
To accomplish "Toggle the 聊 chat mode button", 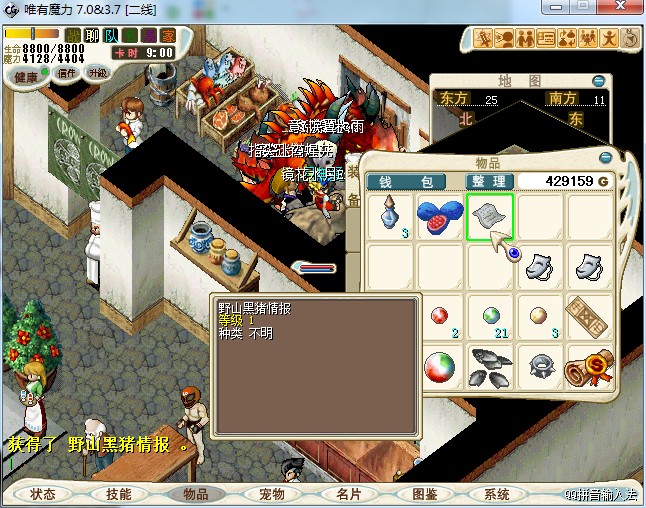I will pos(91,35).
